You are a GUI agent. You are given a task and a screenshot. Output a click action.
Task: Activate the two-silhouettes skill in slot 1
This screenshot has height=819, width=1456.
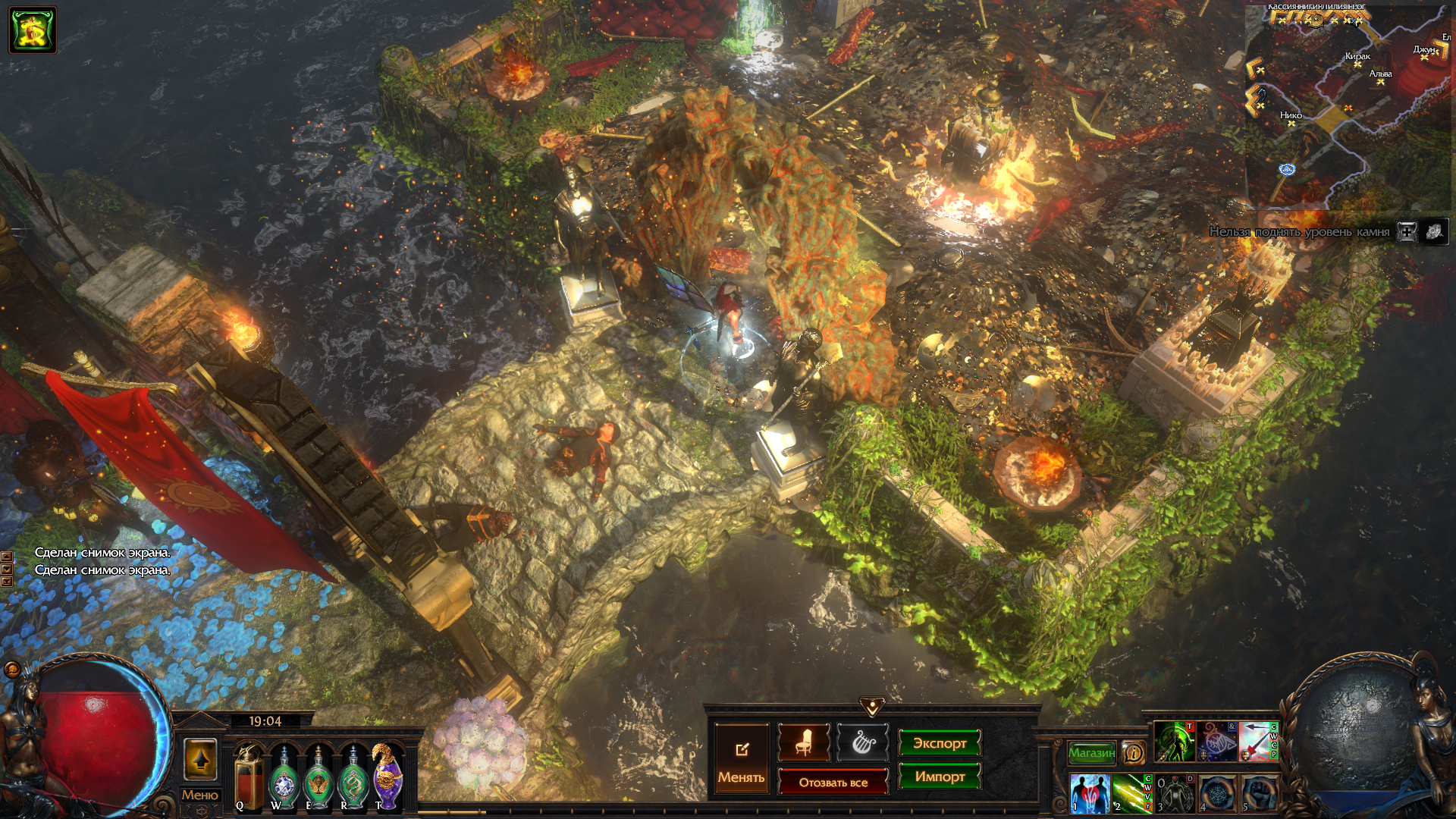[1090, 792]
